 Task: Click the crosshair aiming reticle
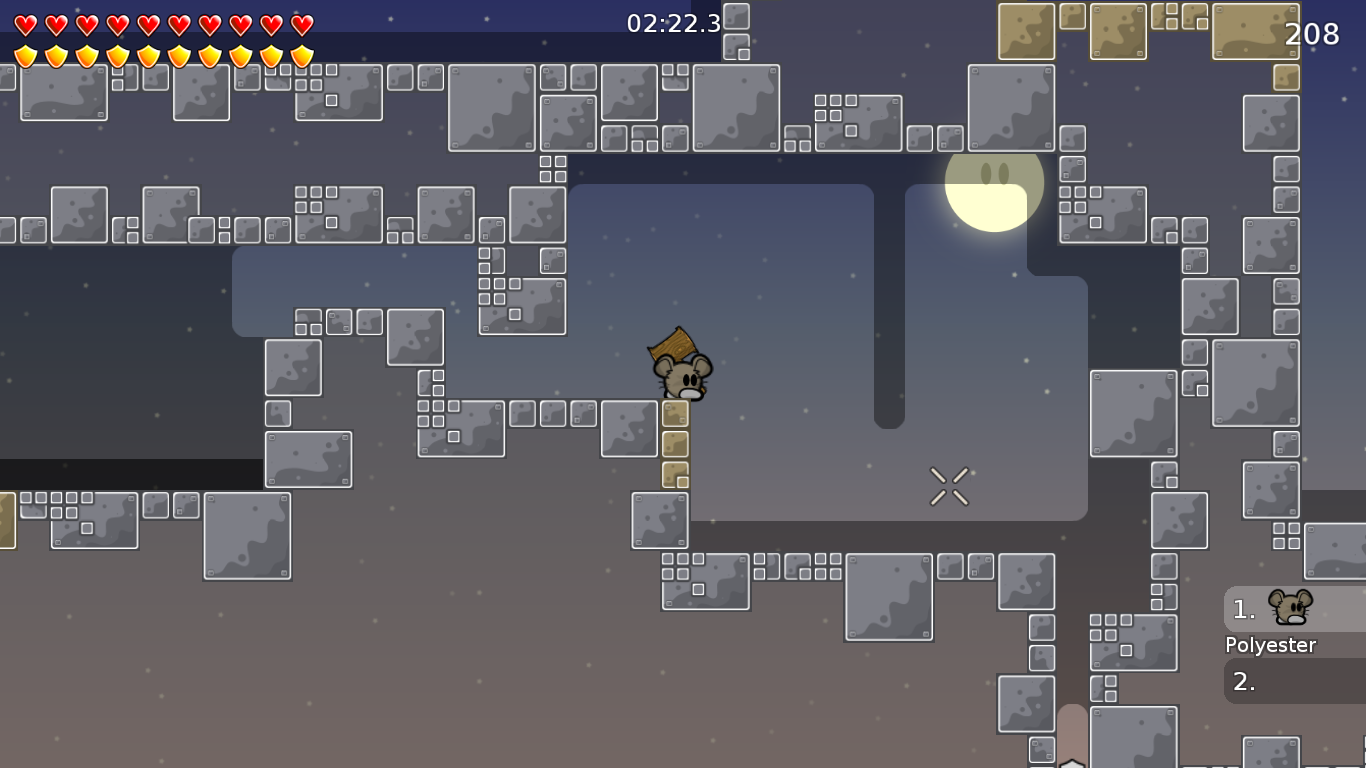(x=949, y=484)
